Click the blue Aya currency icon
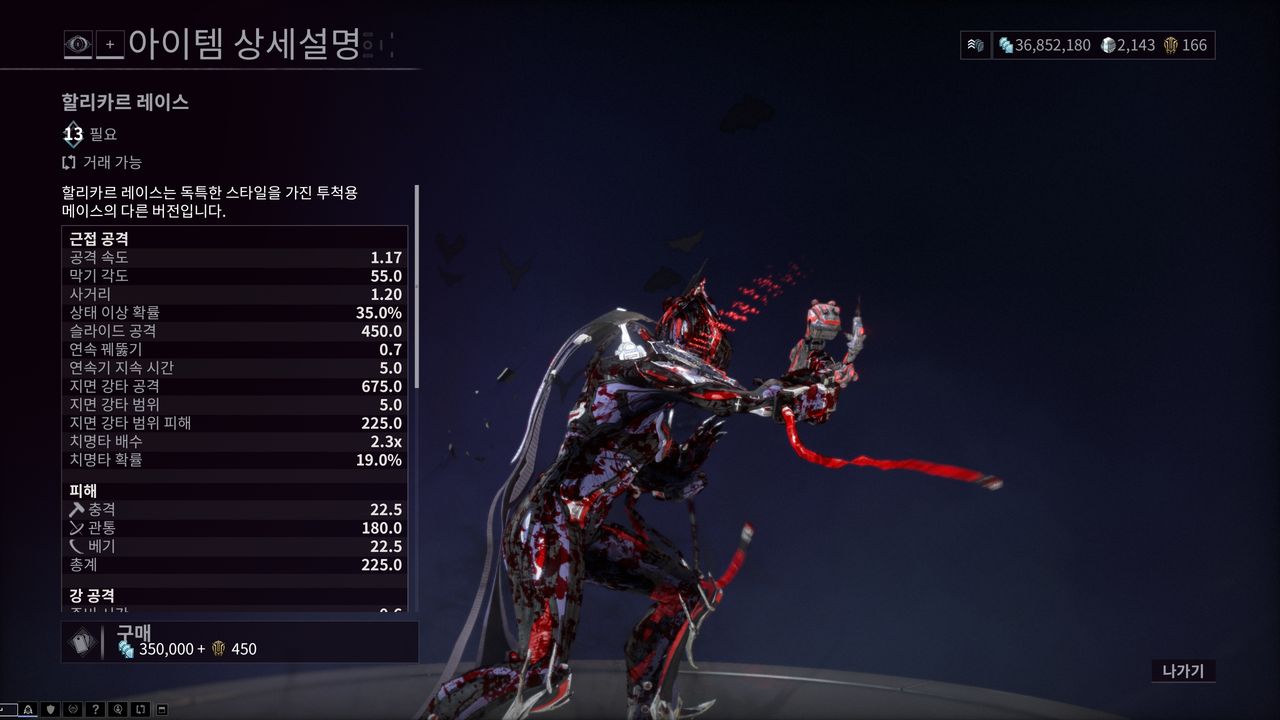 pos(1004,45)
